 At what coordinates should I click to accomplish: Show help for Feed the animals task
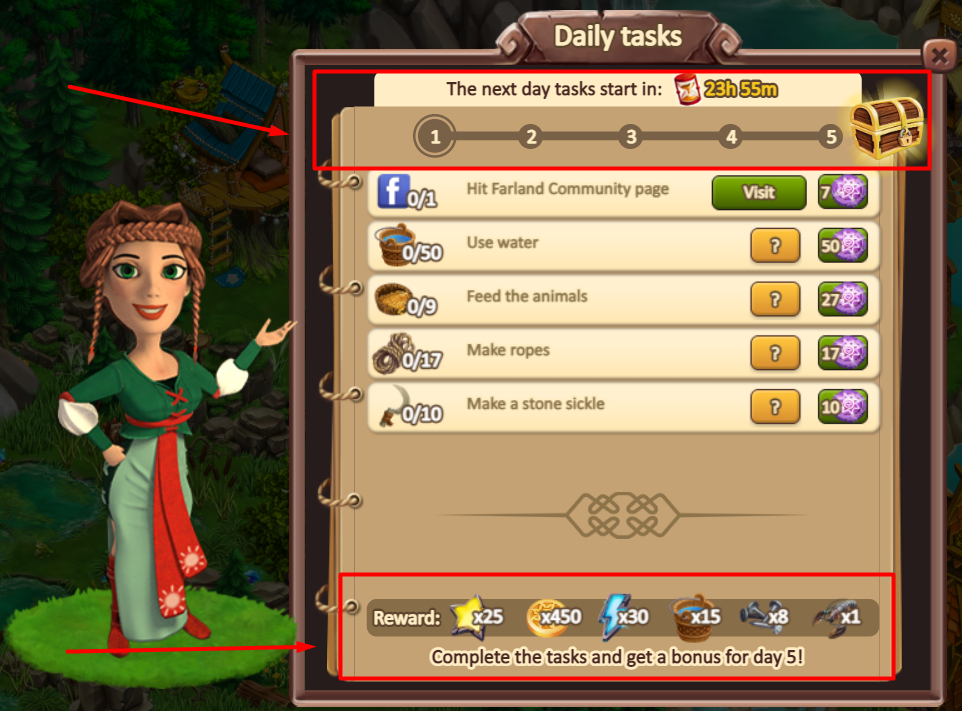(775, 299)
